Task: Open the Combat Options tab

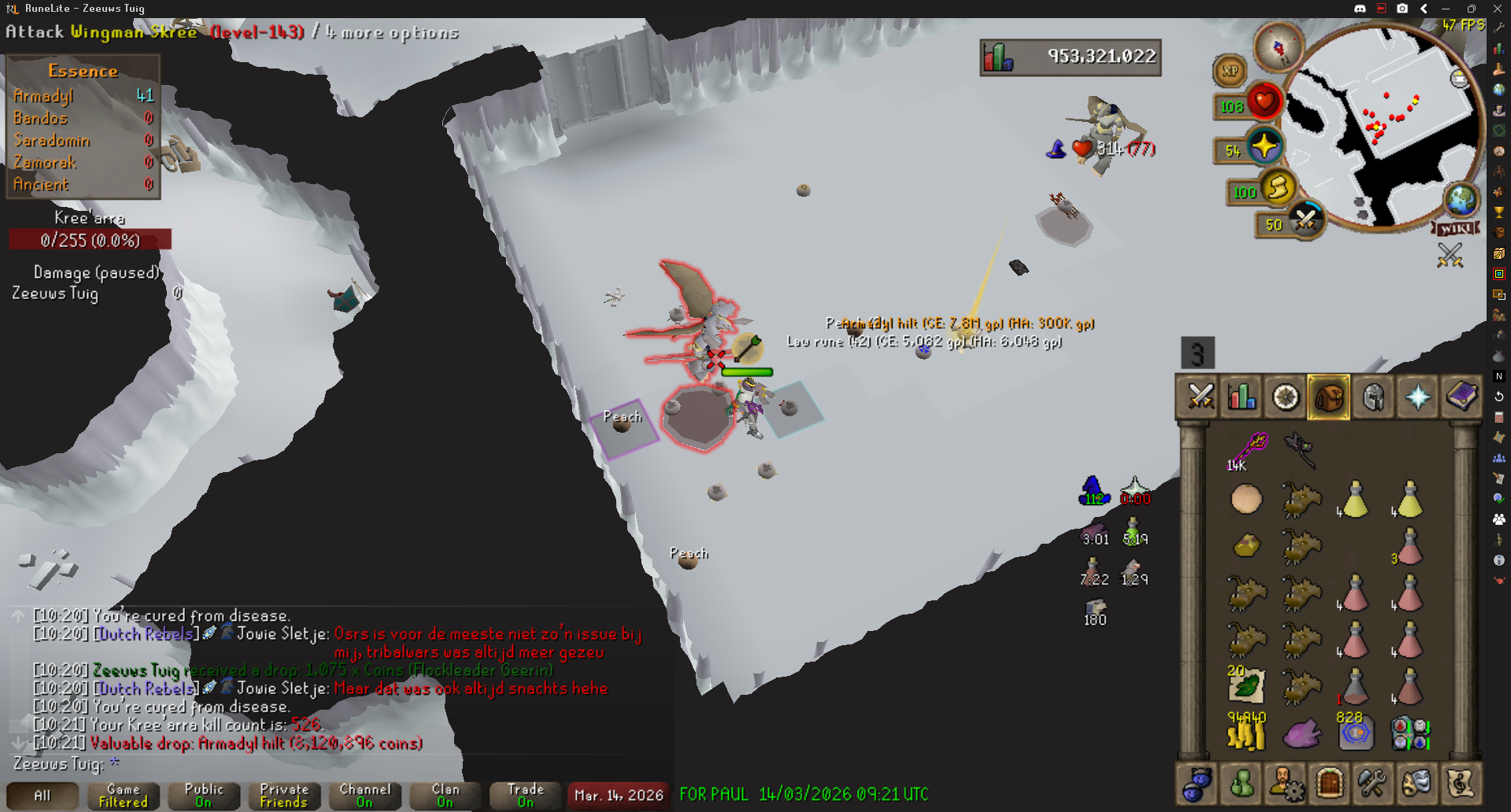Action: pyautogui.click(x=1200, y=397)
